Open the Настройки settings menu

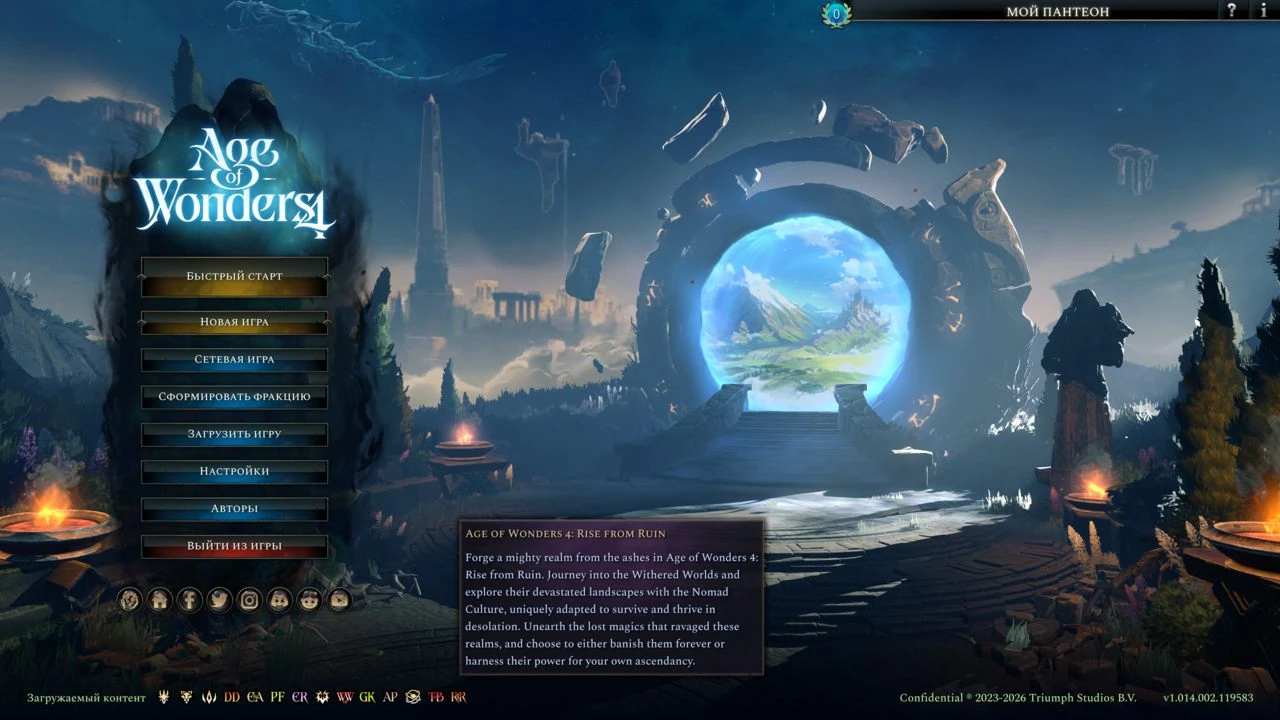pos(234,471)
